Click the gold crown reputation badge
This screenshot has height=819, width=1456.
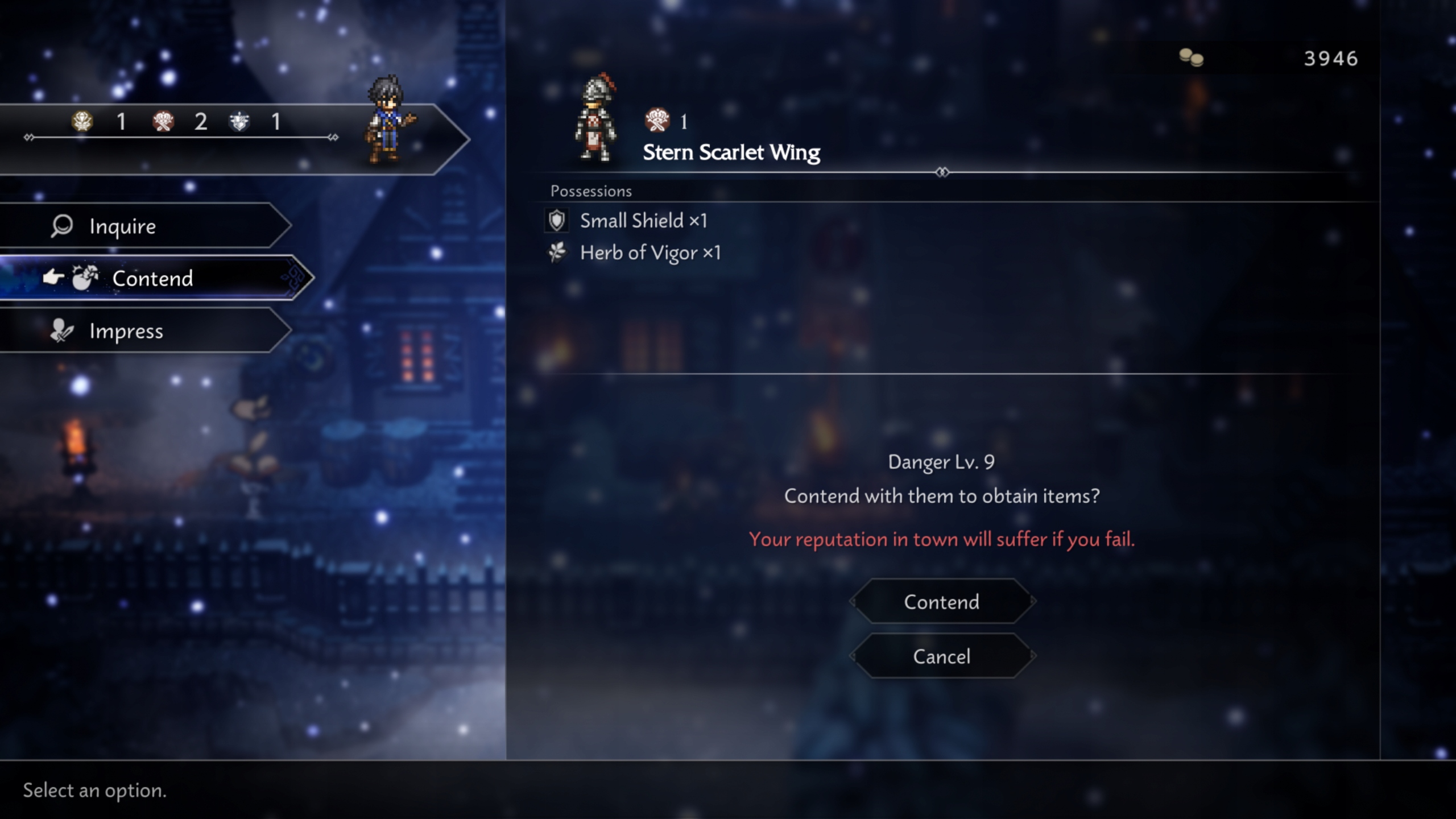[x=81, y=122]
